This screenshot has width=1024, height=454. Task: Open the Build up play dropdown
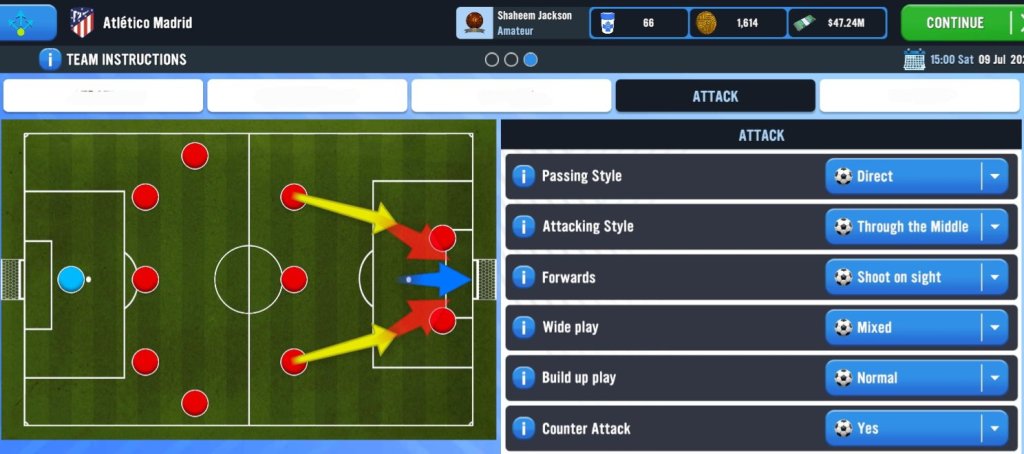click(x=916, y=378)
